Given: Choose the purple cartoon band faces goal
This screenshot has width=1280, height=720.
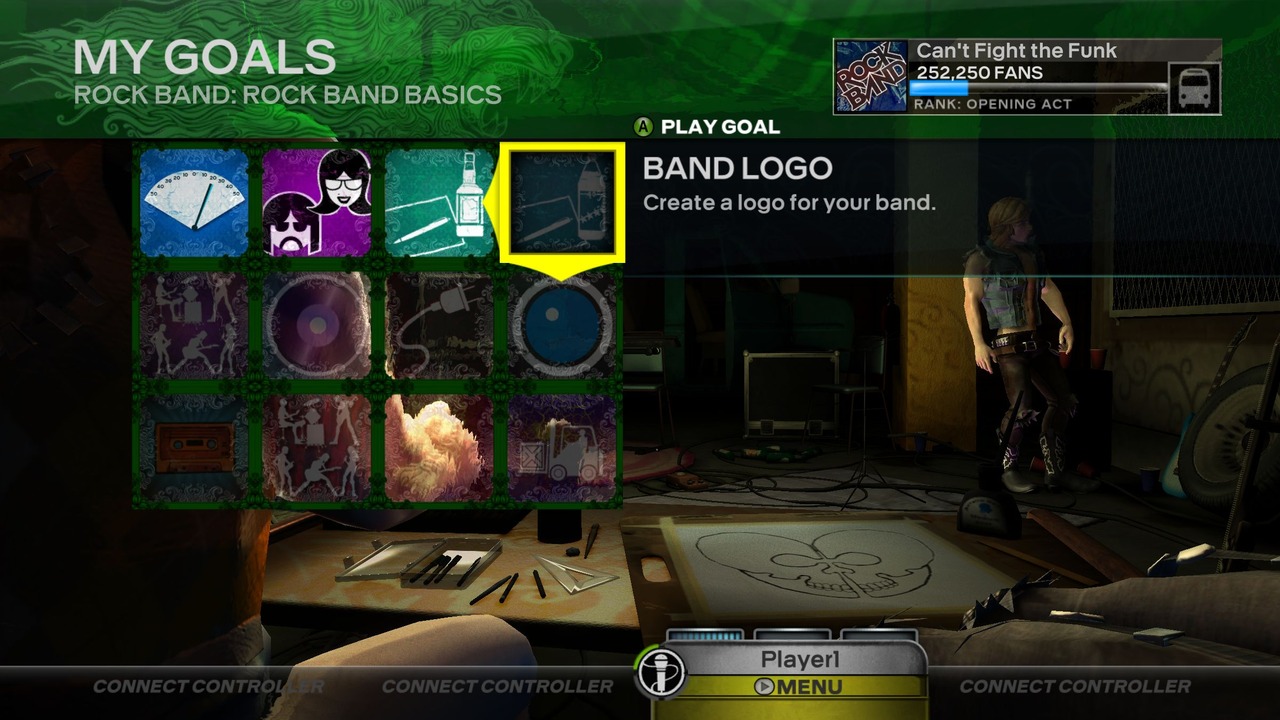Looking at the screenshot, I should [316, 203].
